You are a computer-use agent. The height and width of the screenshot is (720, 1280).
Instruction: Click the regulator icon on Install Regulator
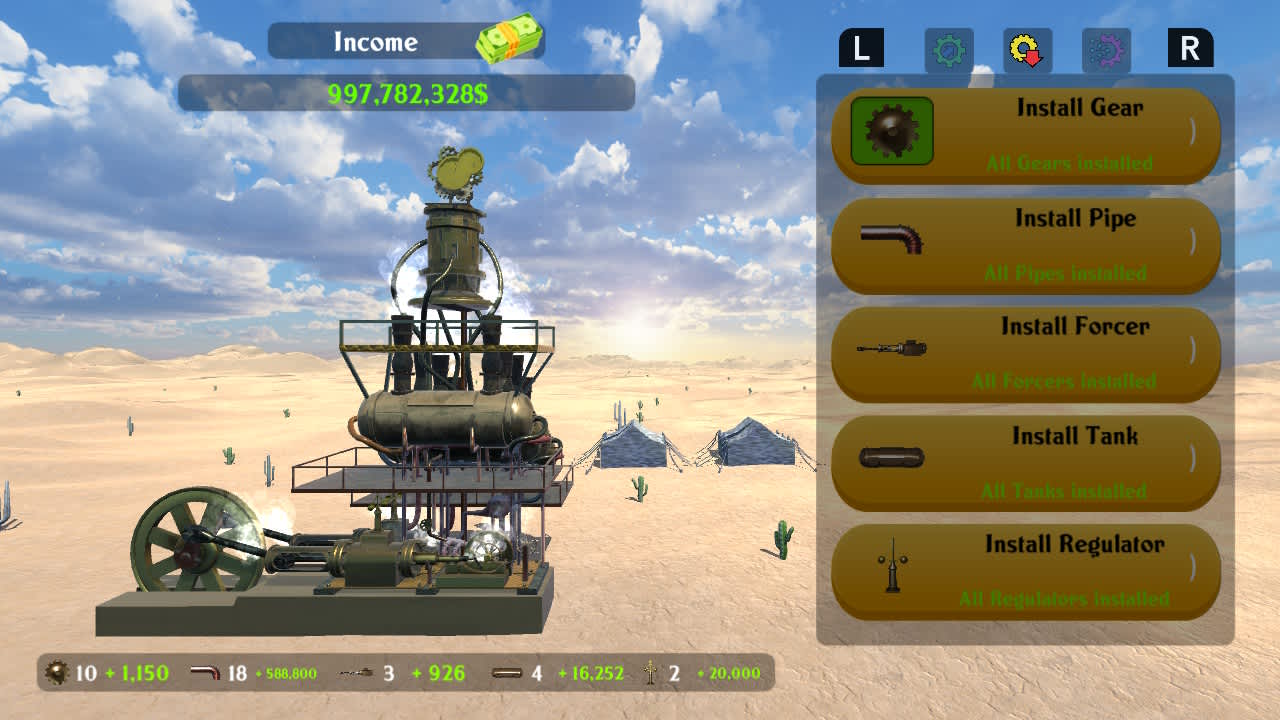pyautogui.click(x=891, y=569)
